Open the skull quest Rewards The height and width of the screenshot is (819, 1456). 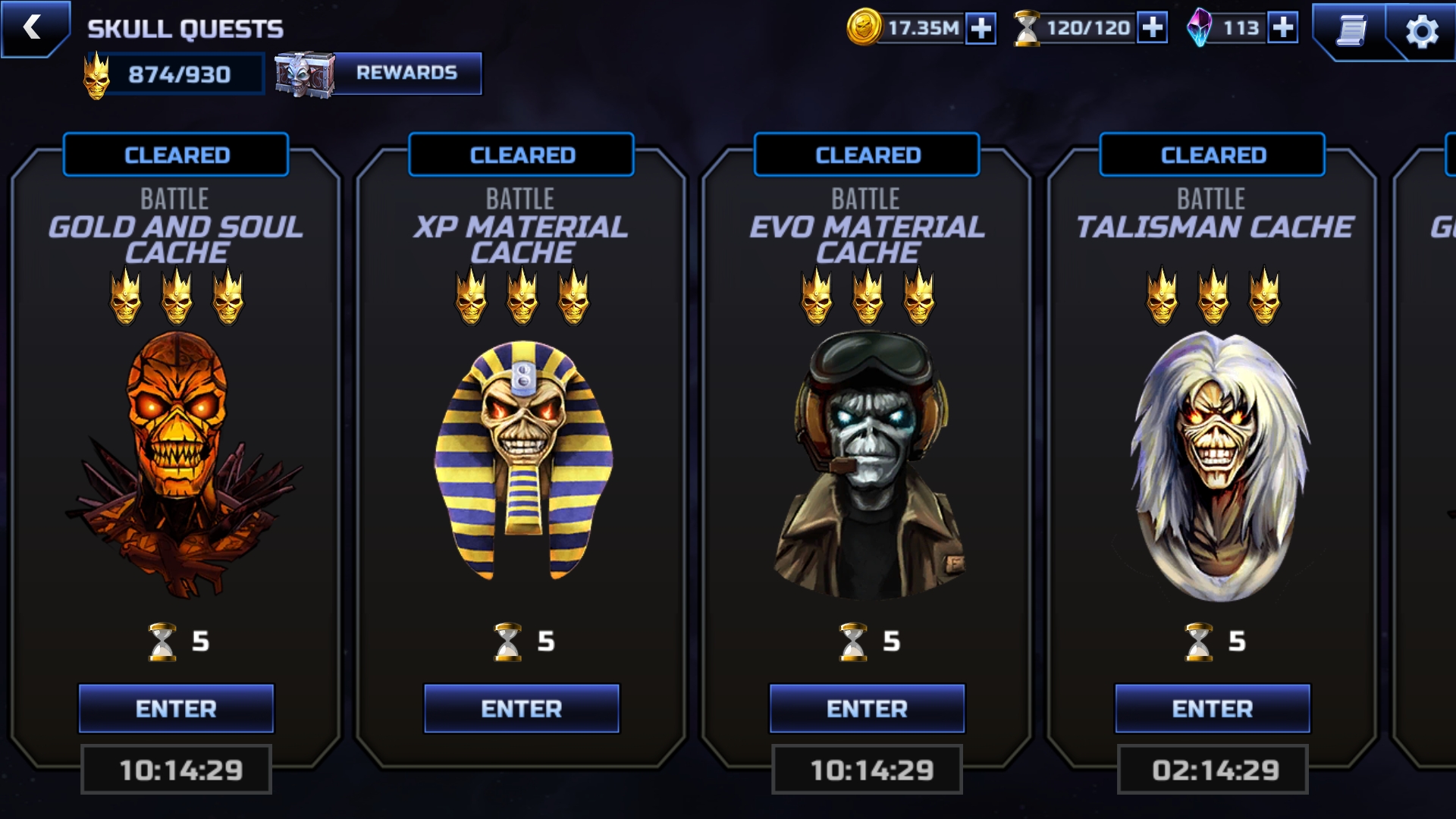point(406,73)
